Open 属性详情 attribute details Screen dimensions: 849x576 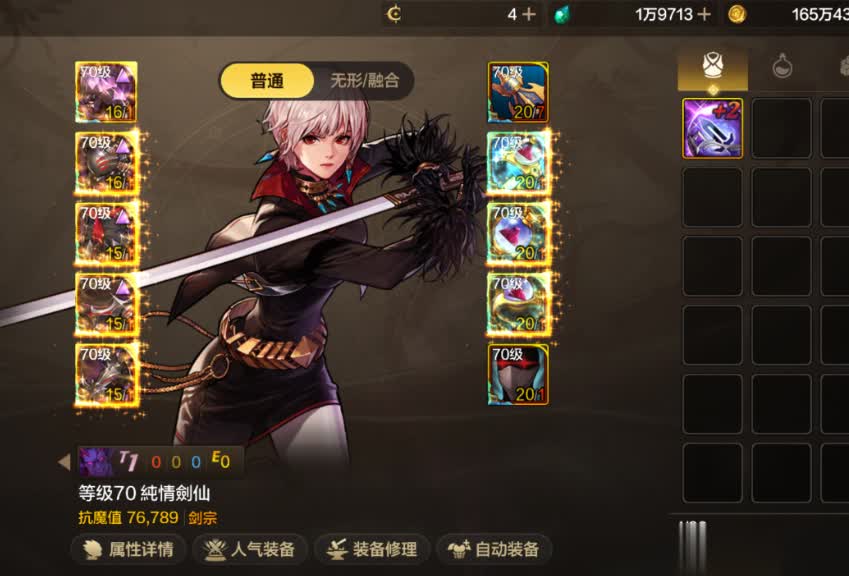[128, 549]
